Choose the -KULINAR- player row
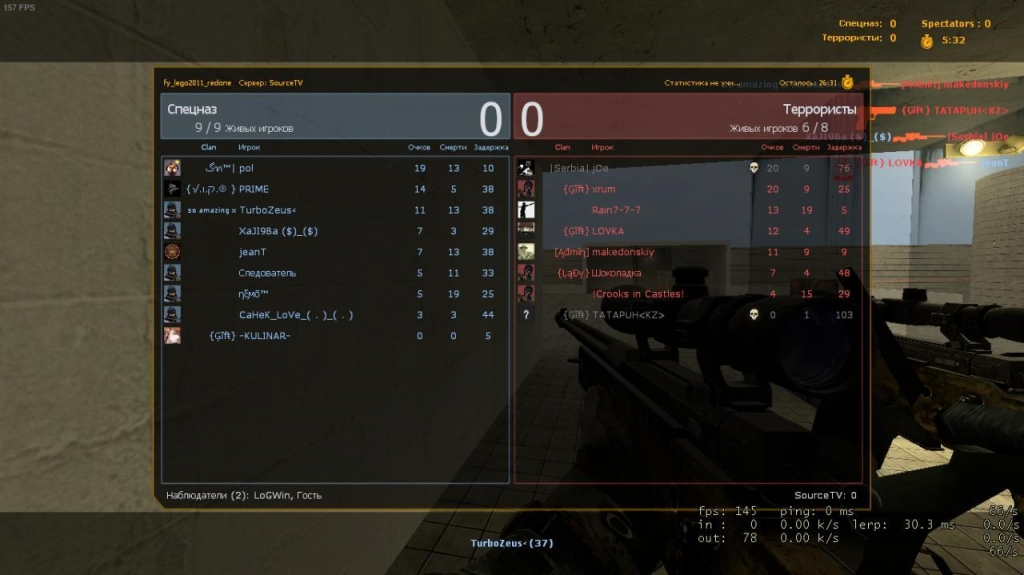Image resolution: width=1024 pixels, height=575 pixels. pyautogui.click(x=265, y=336)
